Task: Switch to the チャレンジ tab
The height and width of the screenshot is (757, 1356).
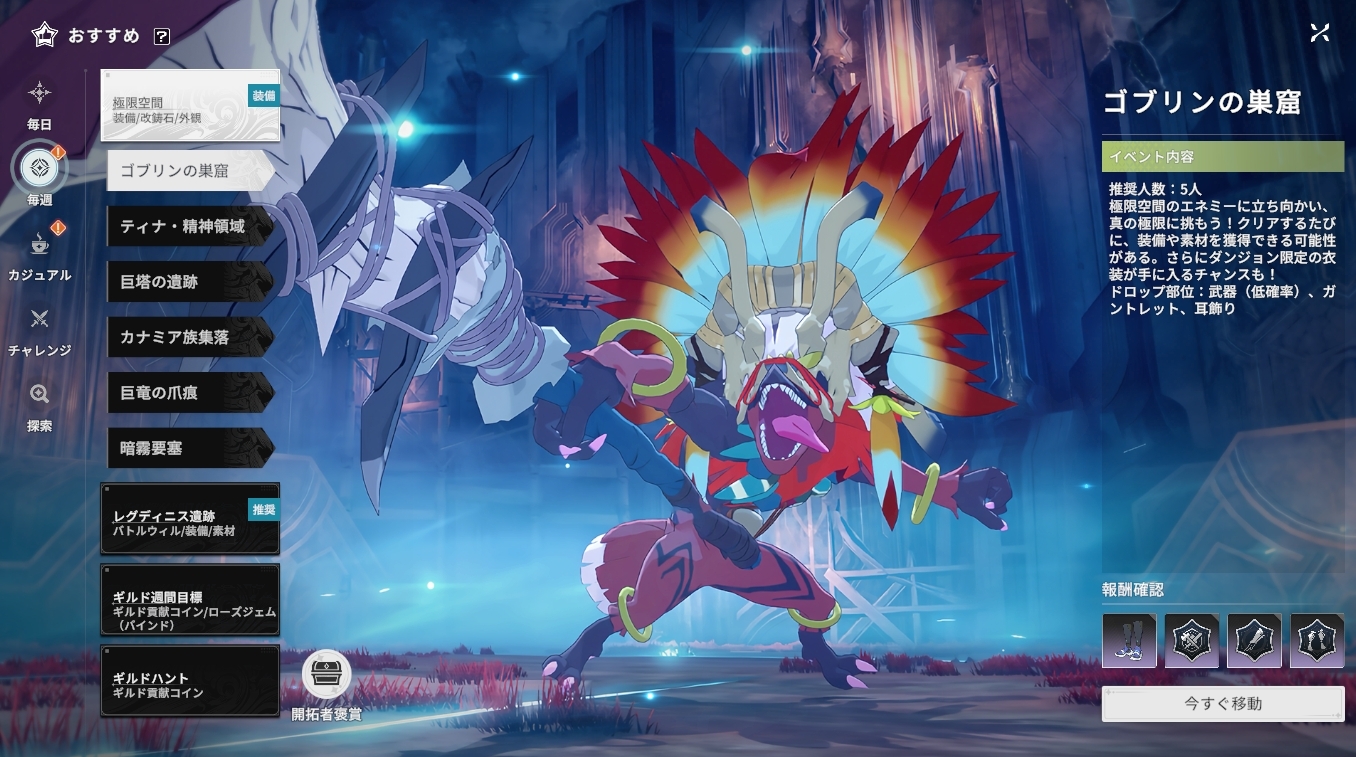Action: pyautogui.click(x=39, y=330)
